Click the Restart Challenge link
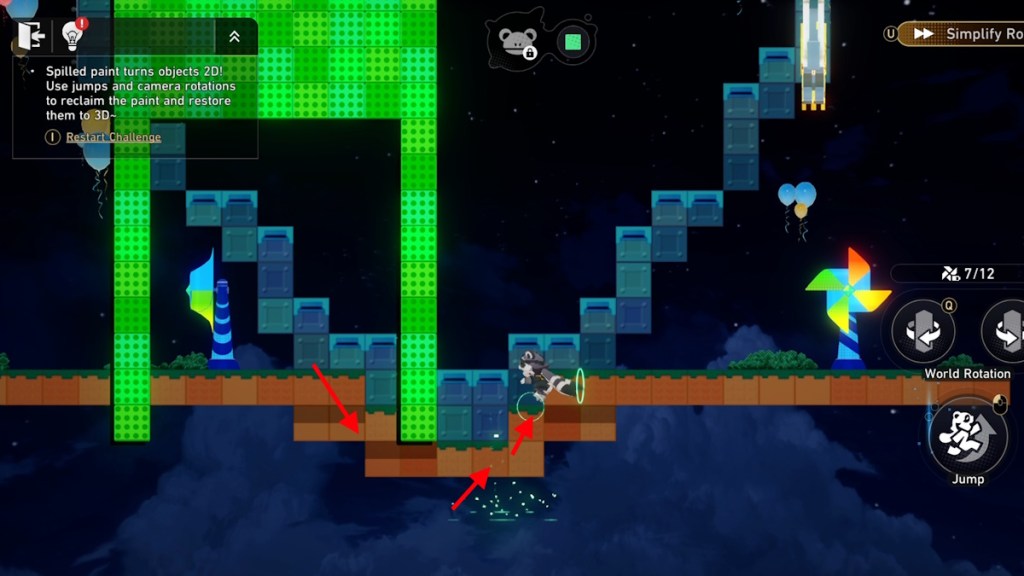Image resolution: width=1024 pixels, height=576 pixels. [x=113, y=137]
